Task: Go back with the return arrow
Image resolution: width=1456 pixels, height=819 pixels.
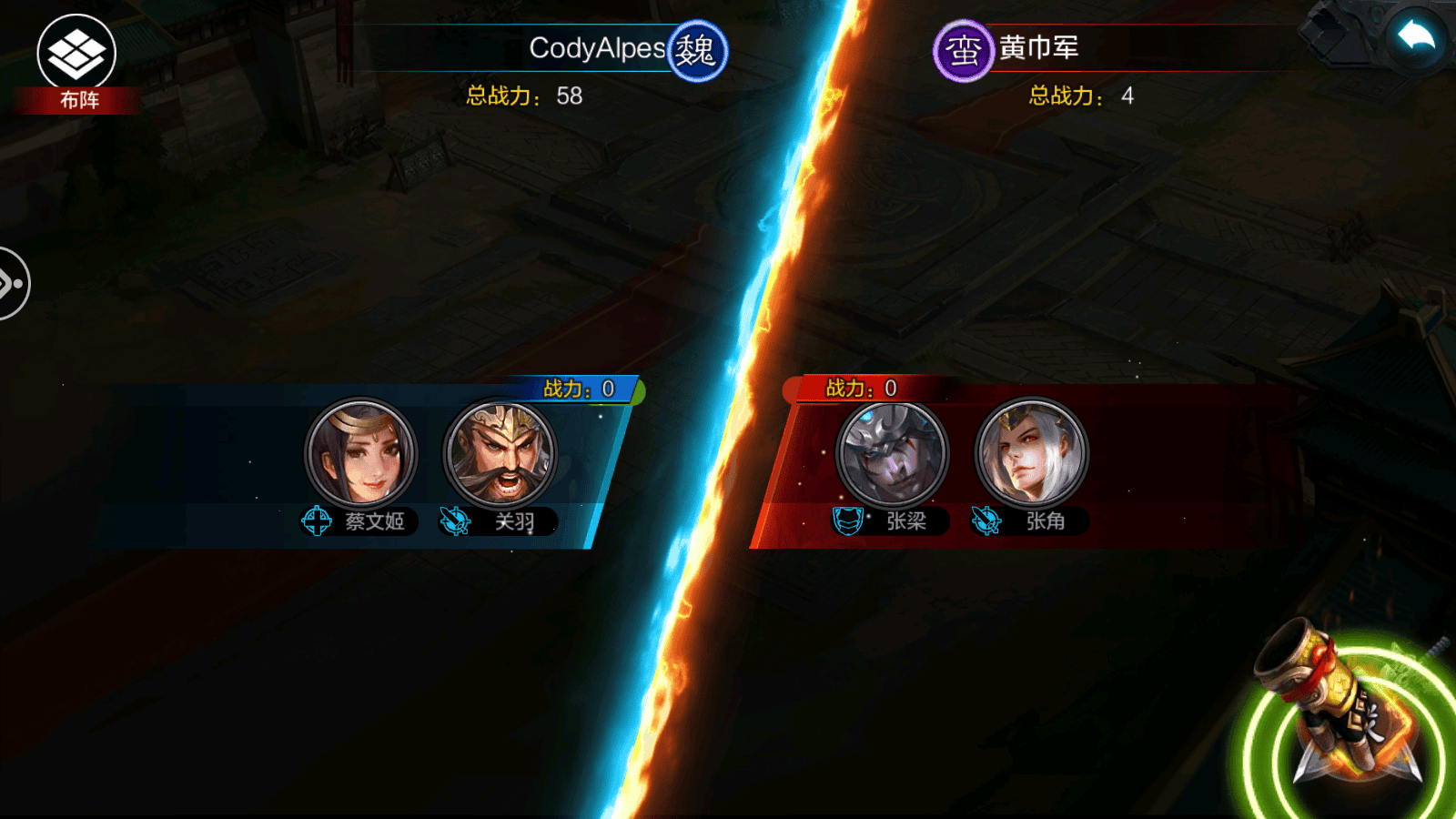Action: [x=1416, y=38]
